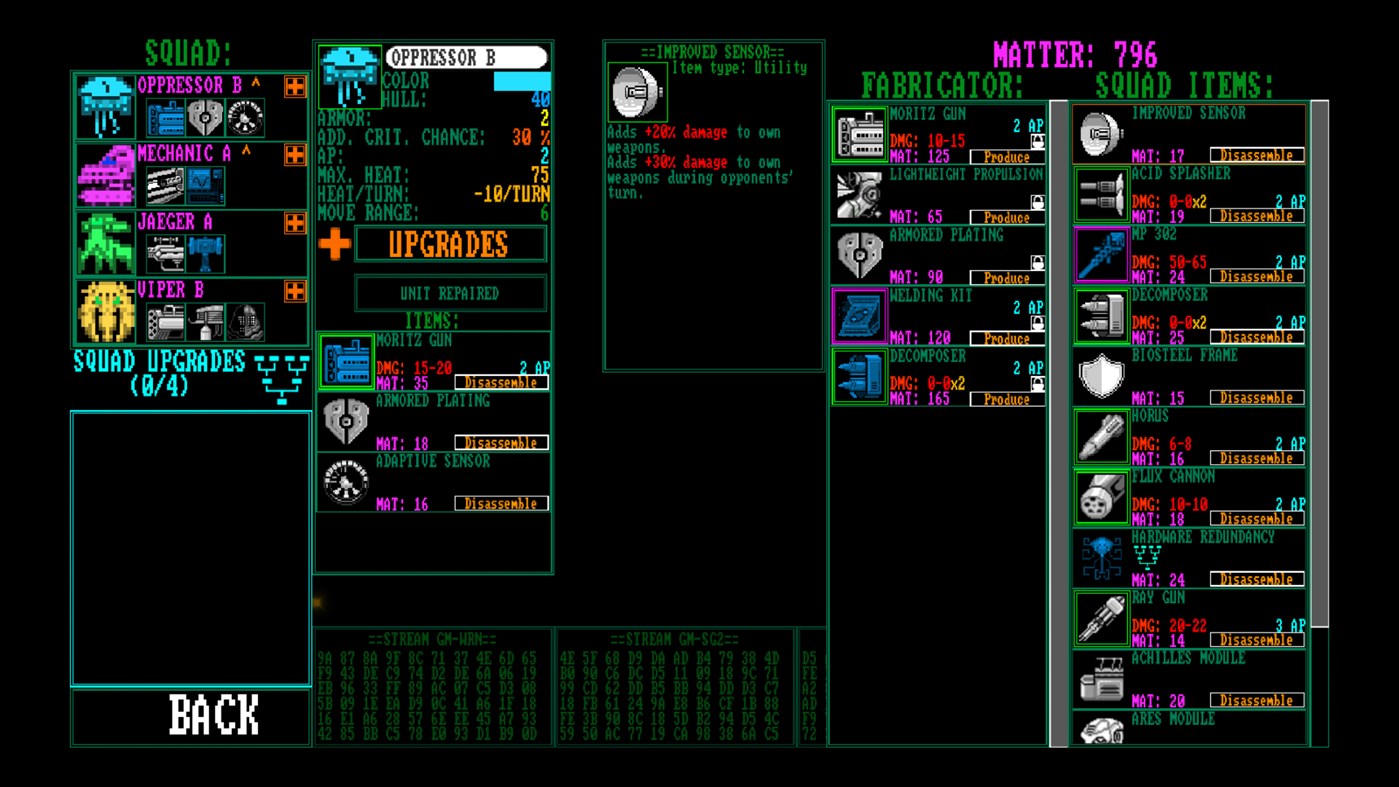
Task: Disassemble the Acid Splasher
Action: pyautogui.click(x=1255, y=215)
